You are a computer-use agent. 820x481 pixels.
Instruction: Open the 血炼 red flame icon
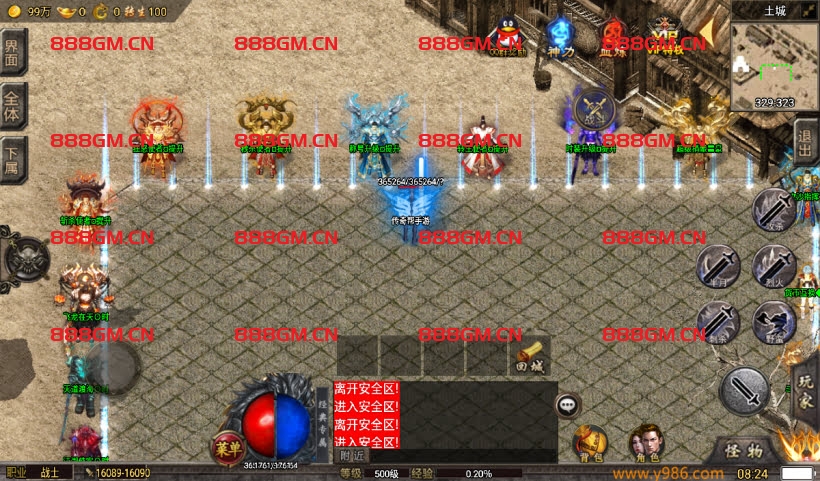tap(611, 35)
